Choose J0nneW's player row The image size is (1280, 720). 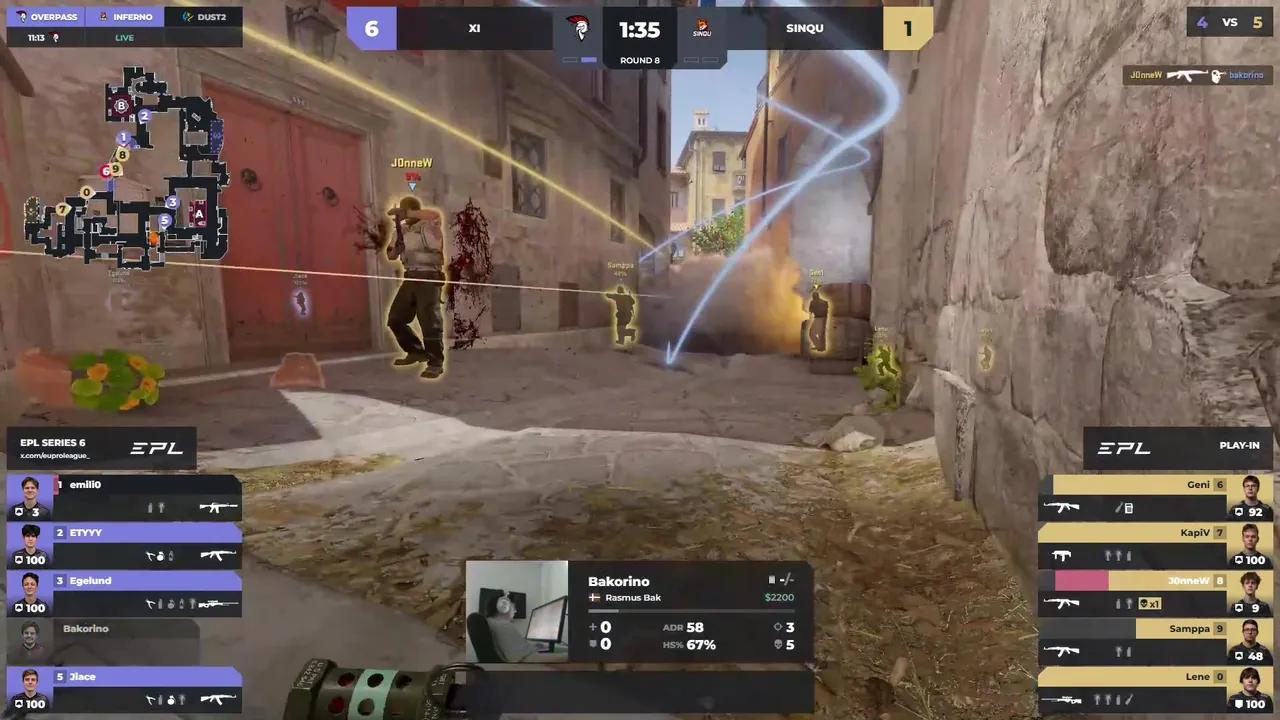pyautogui.click(x=1156, y=593)
